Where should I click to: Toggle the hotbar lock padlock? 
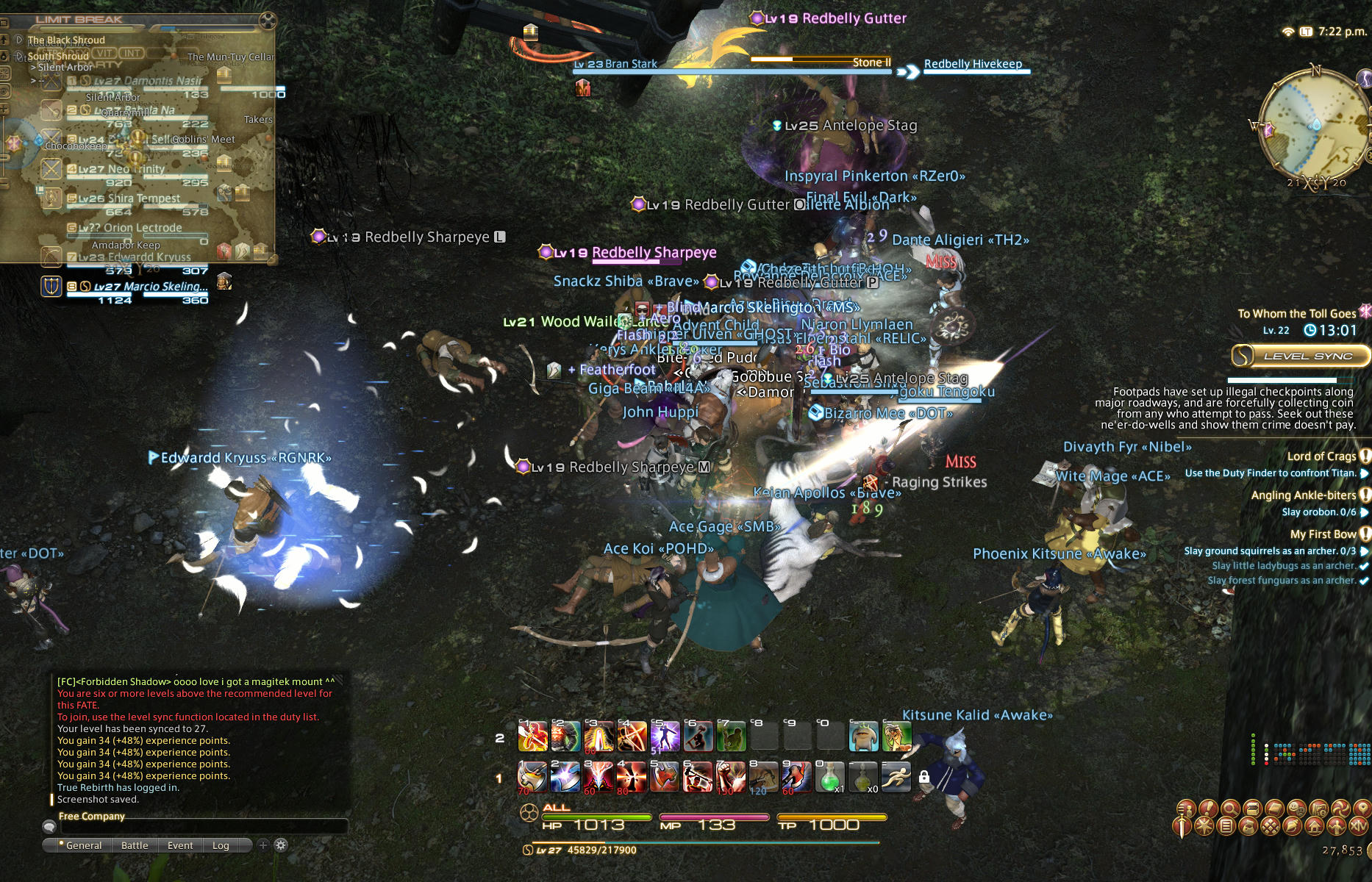[923, 777]
